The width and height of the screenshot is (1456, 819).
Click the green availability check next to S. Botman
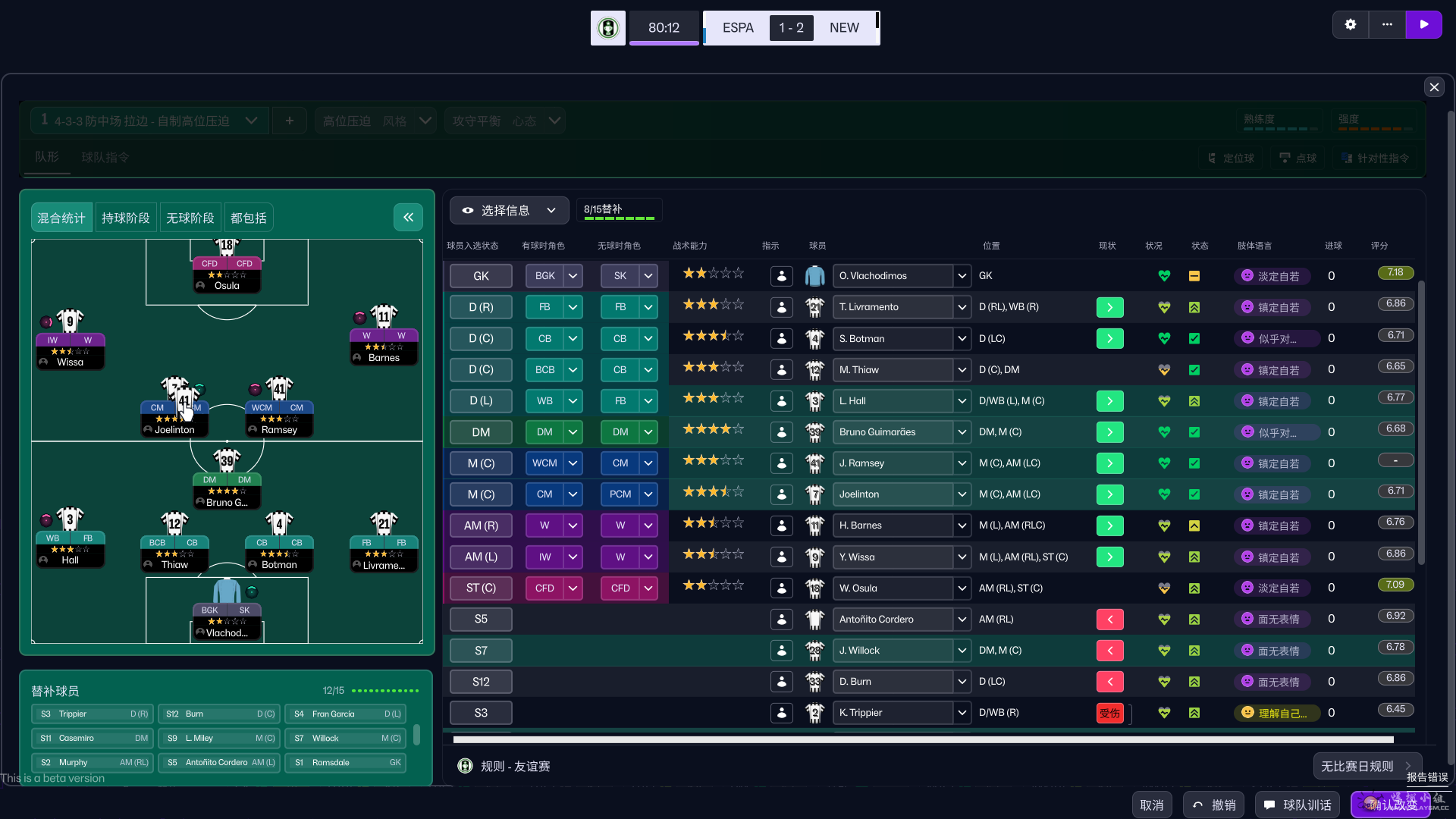point(1194,338)
